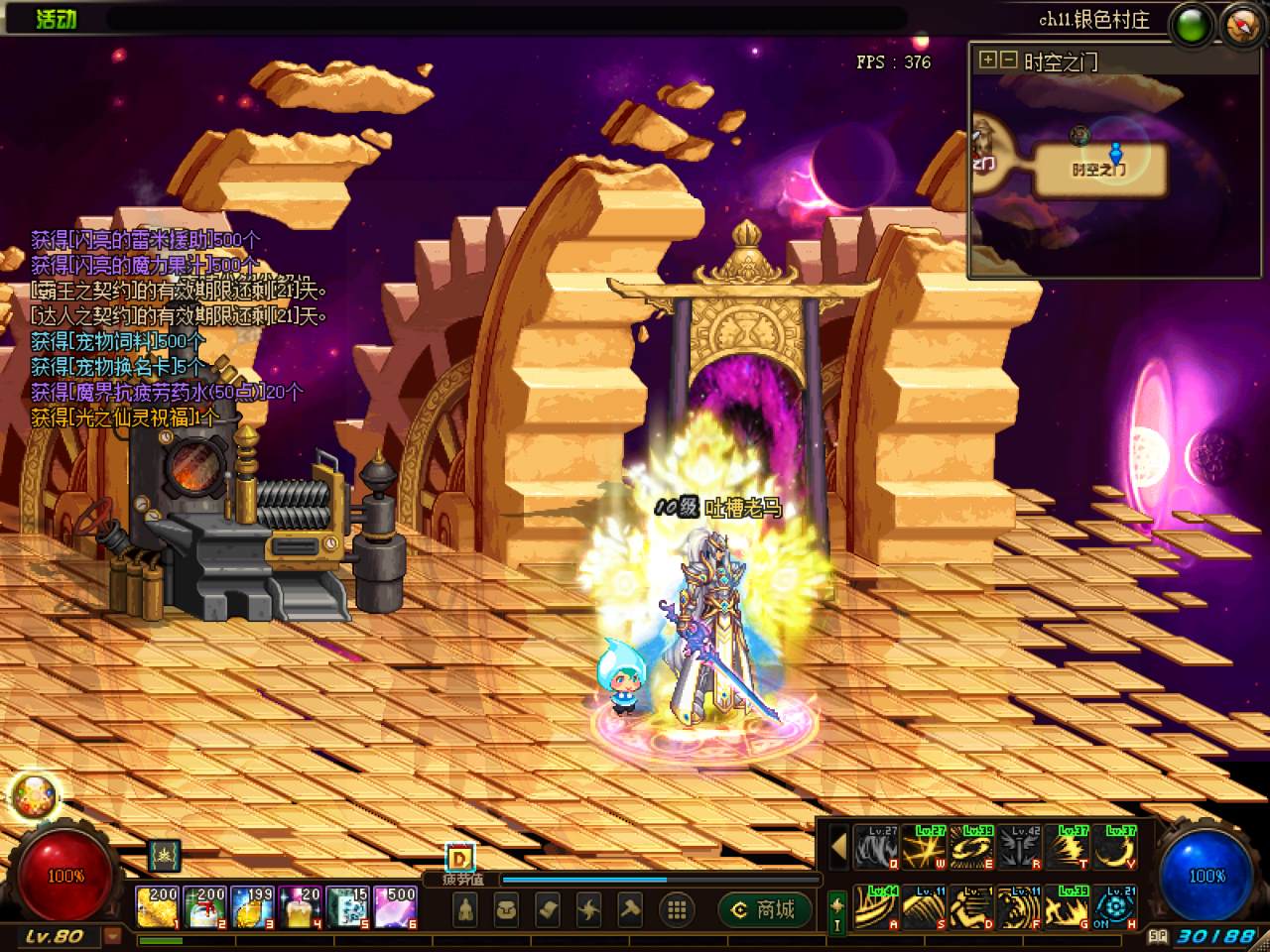The image size is (1270, 952).
Task: Click the green orb channel indicator
Action: click(x=1194, y=24)
